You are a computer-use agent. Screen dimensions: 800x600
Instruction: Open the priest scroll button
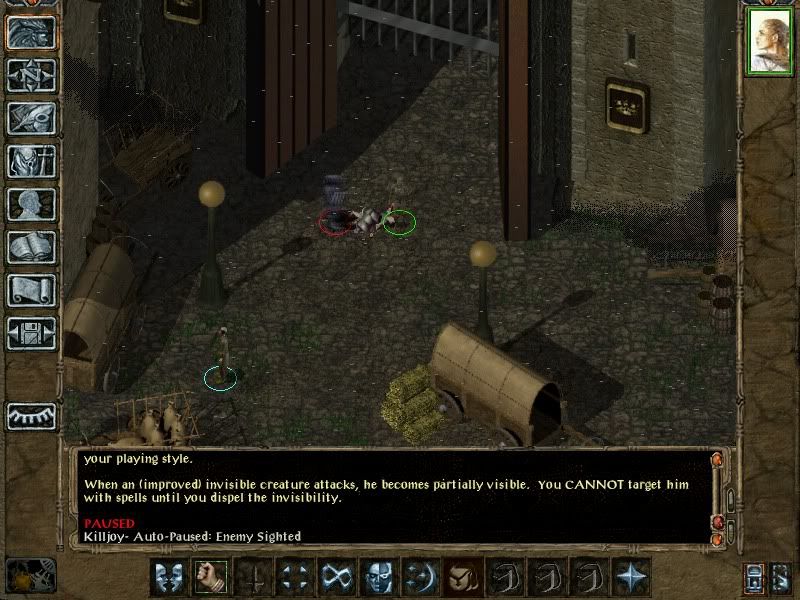(31, 290)
